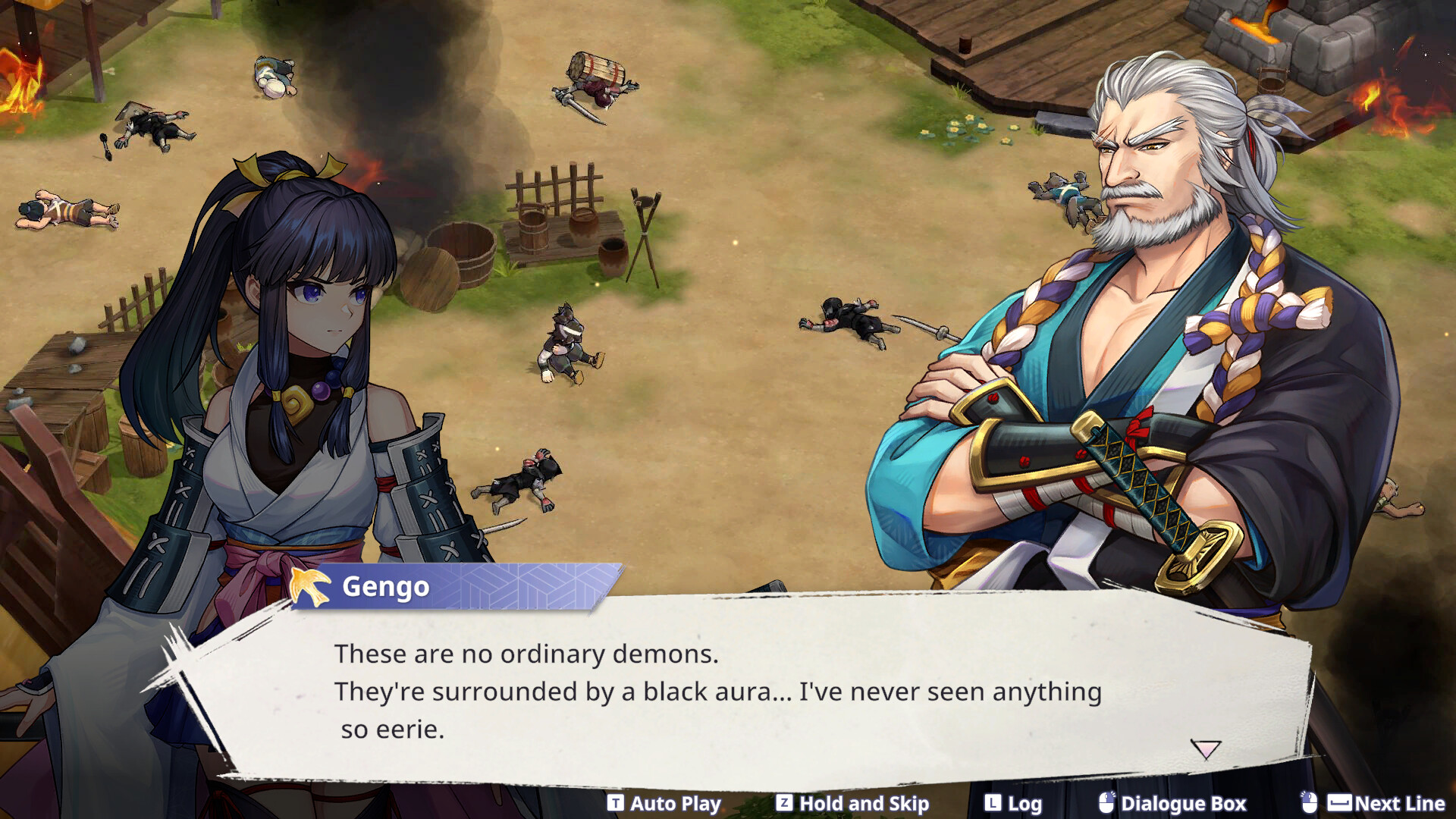Hide the Dialogue Box
Viewport: 1456px width, 819px height.
(x=1173, y=803)
